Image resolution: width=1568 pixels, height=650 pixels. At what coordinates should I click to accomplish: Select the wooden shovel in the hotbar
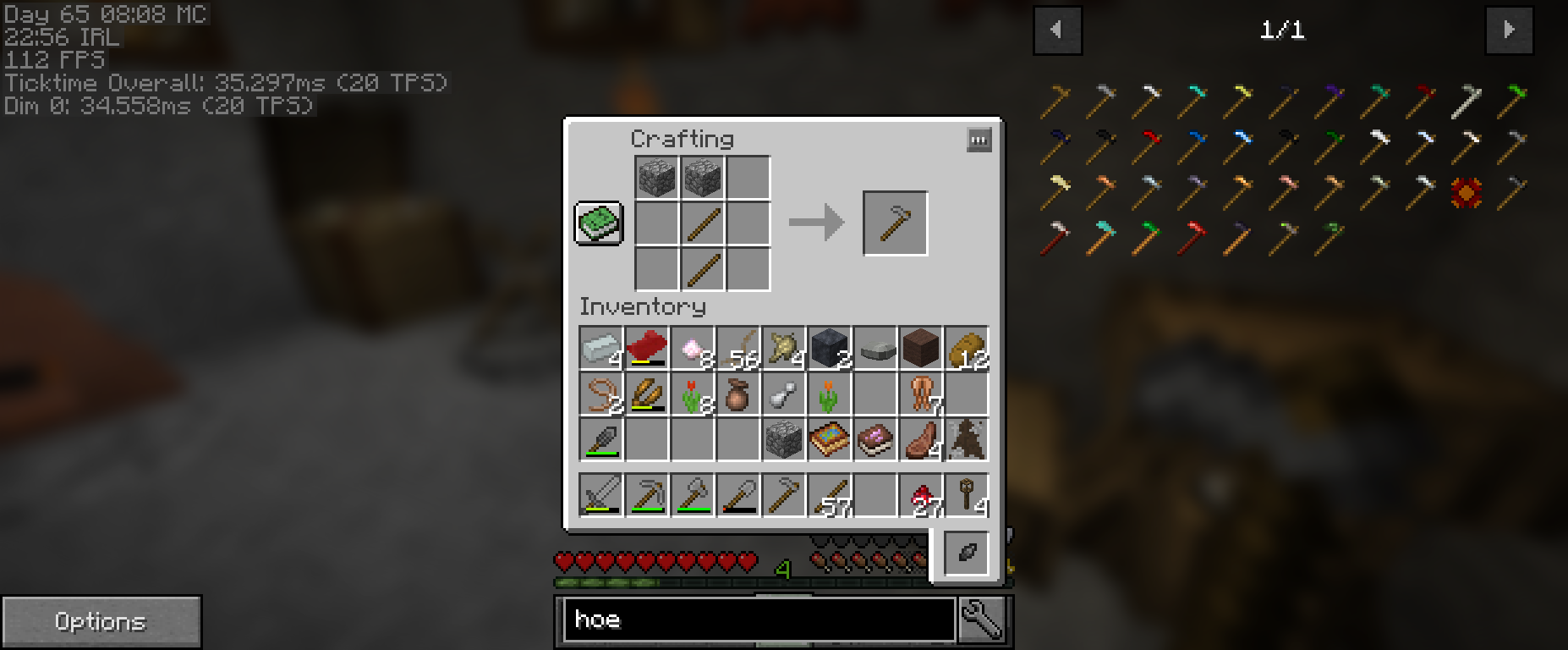click(x=737, y=493)
